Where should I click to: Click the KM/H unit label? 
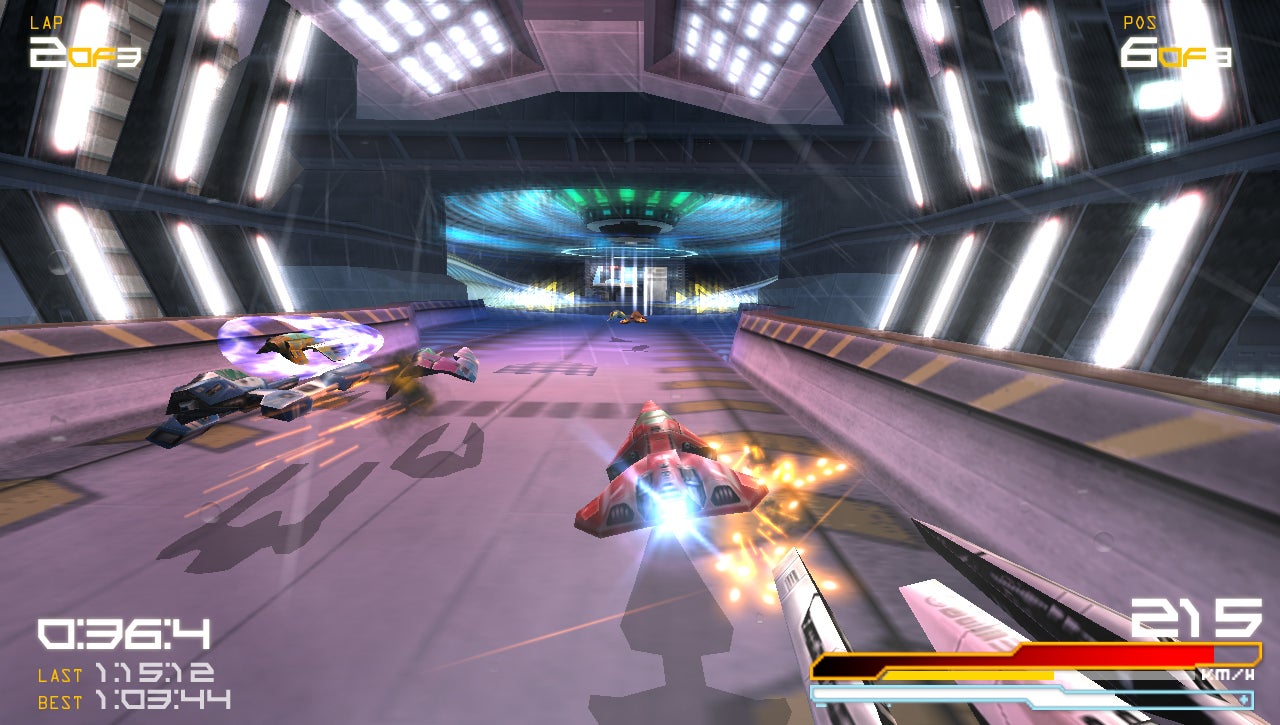pos(1229,672)
